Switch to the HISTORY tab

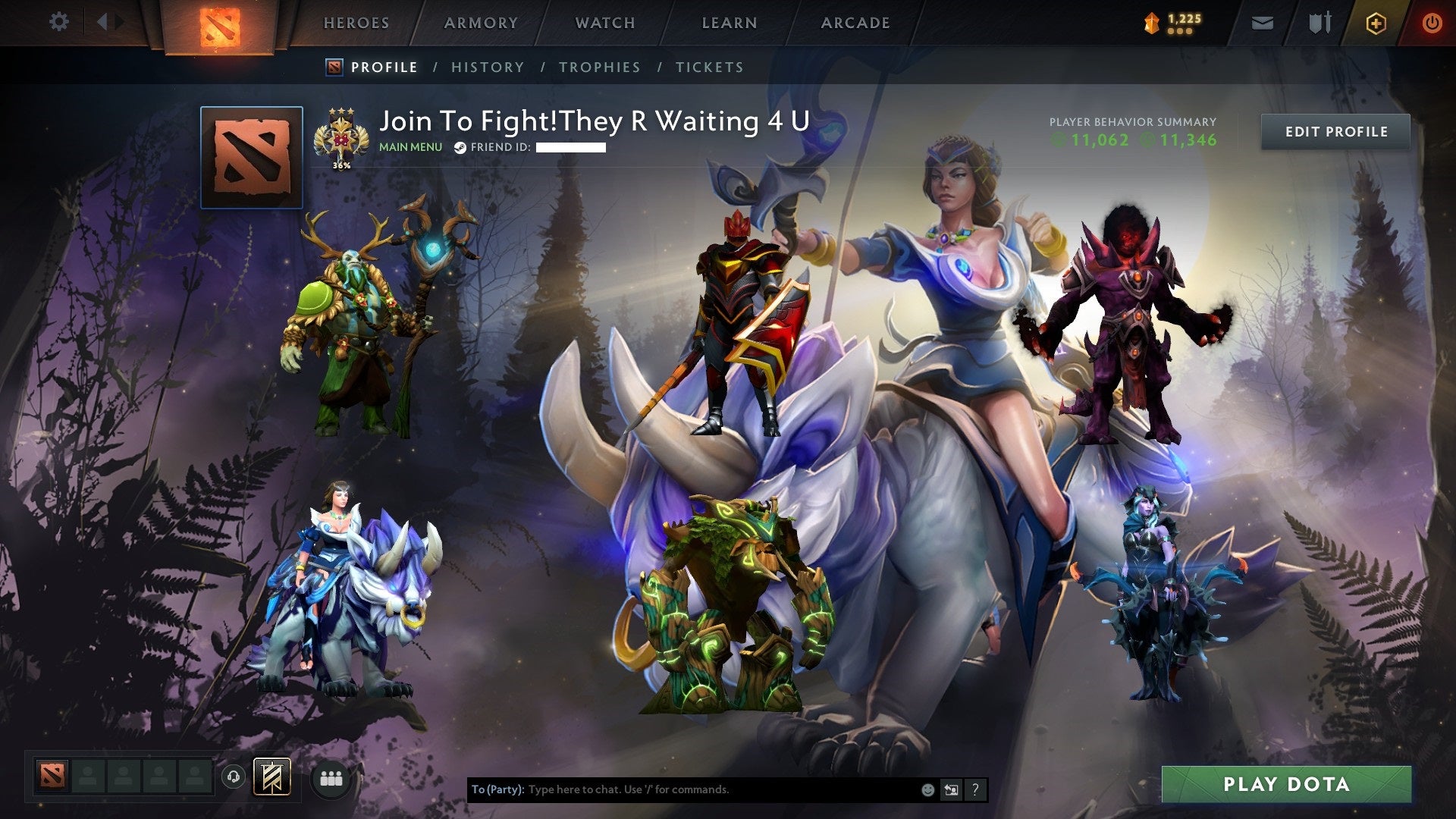[x=487, y=67]
